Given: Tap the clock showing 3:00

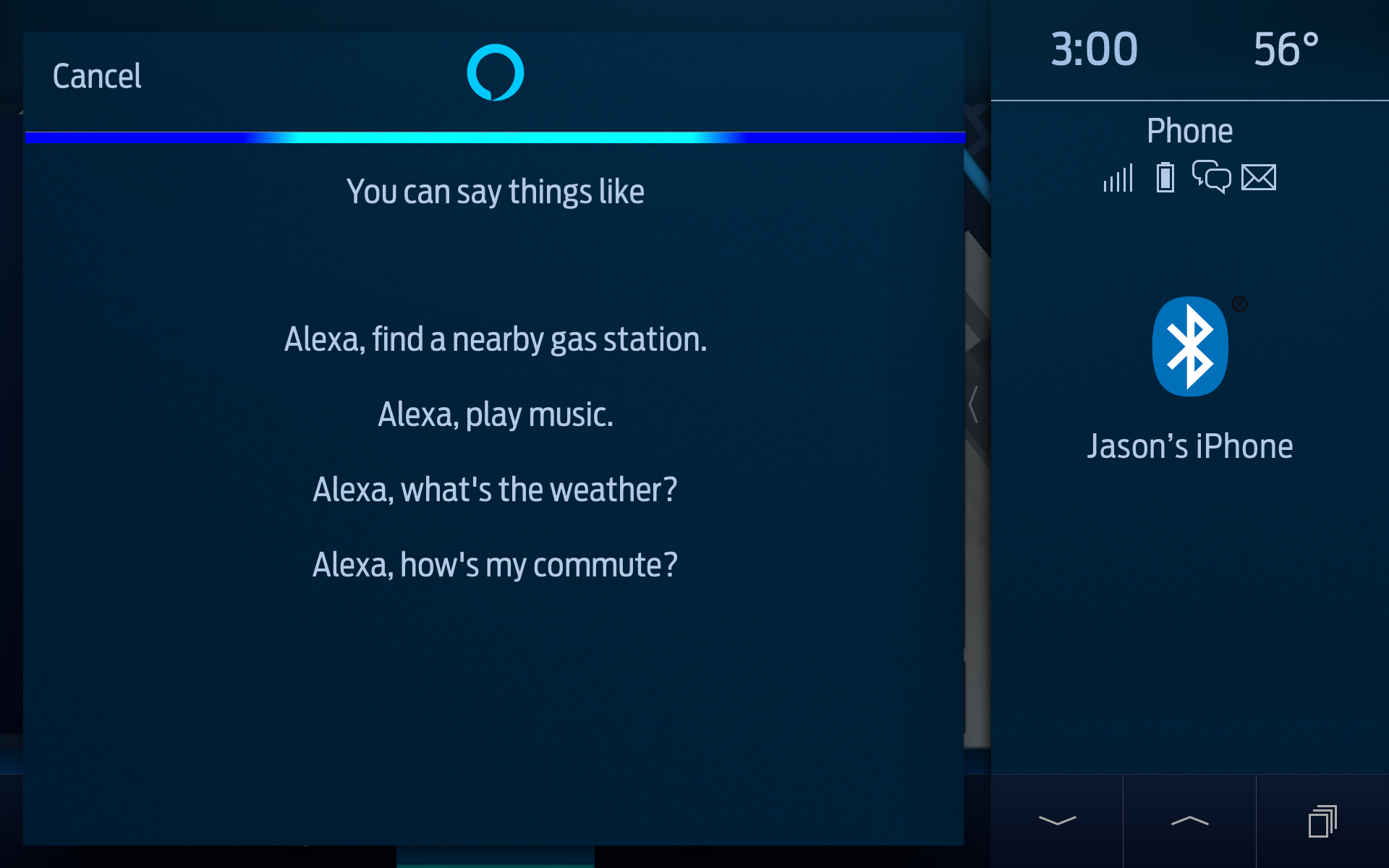Looking at the screenshot, I should [x=1094, y=50].
